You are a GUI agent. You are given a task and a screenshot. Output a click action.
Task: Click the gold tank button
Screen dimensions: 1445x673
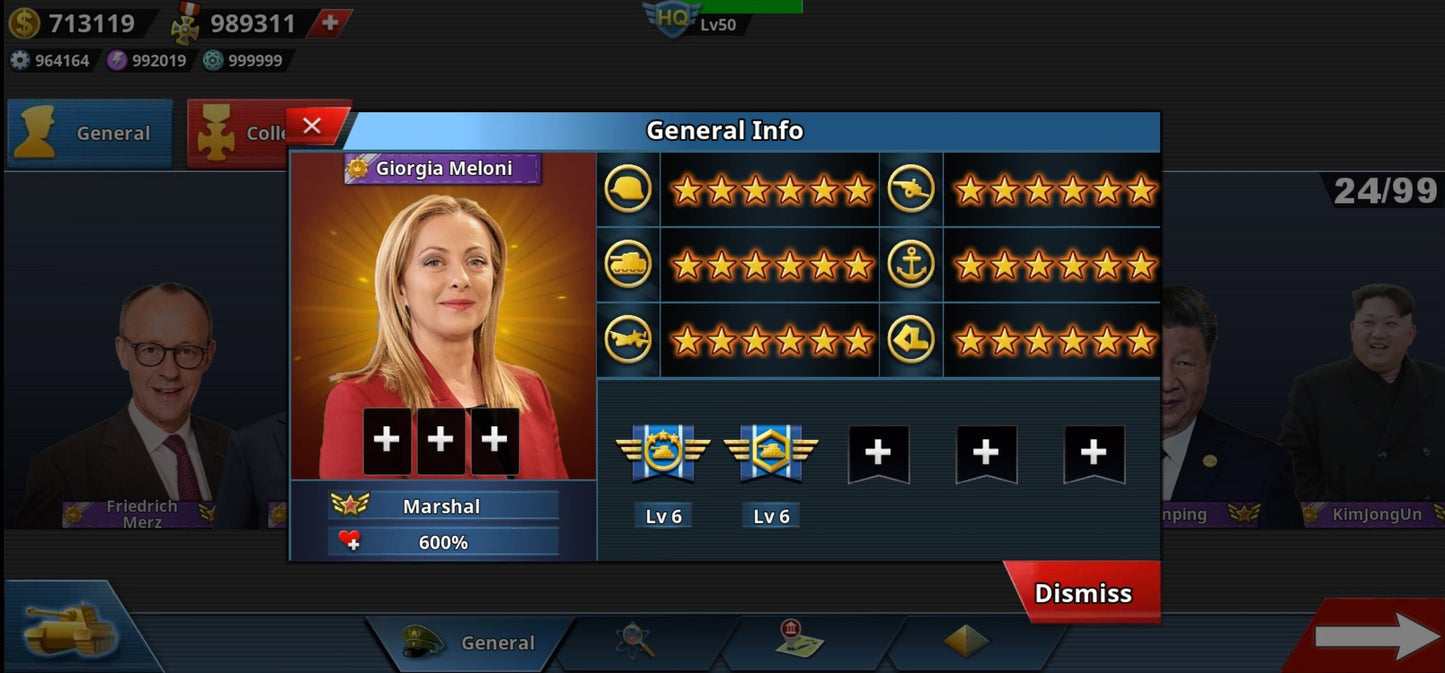(70, 628)
